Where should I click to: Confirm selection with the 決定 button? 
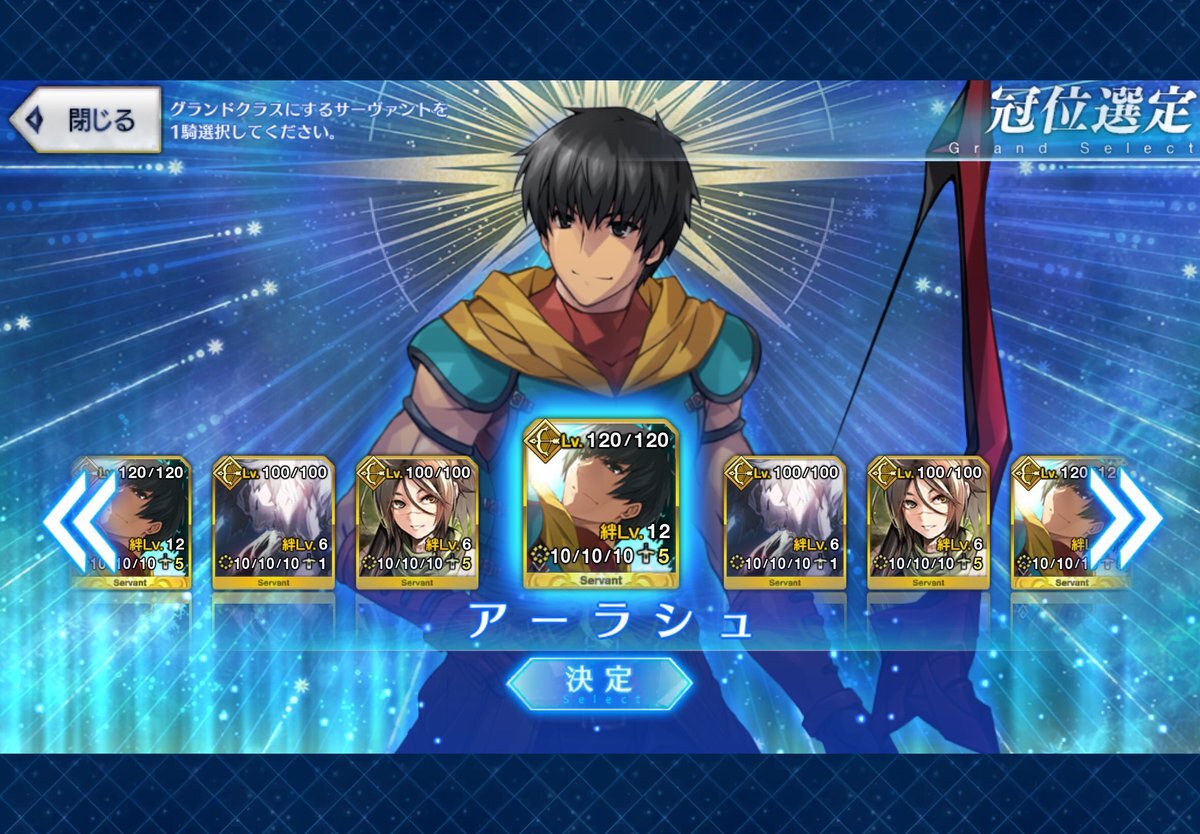(599, 681)
